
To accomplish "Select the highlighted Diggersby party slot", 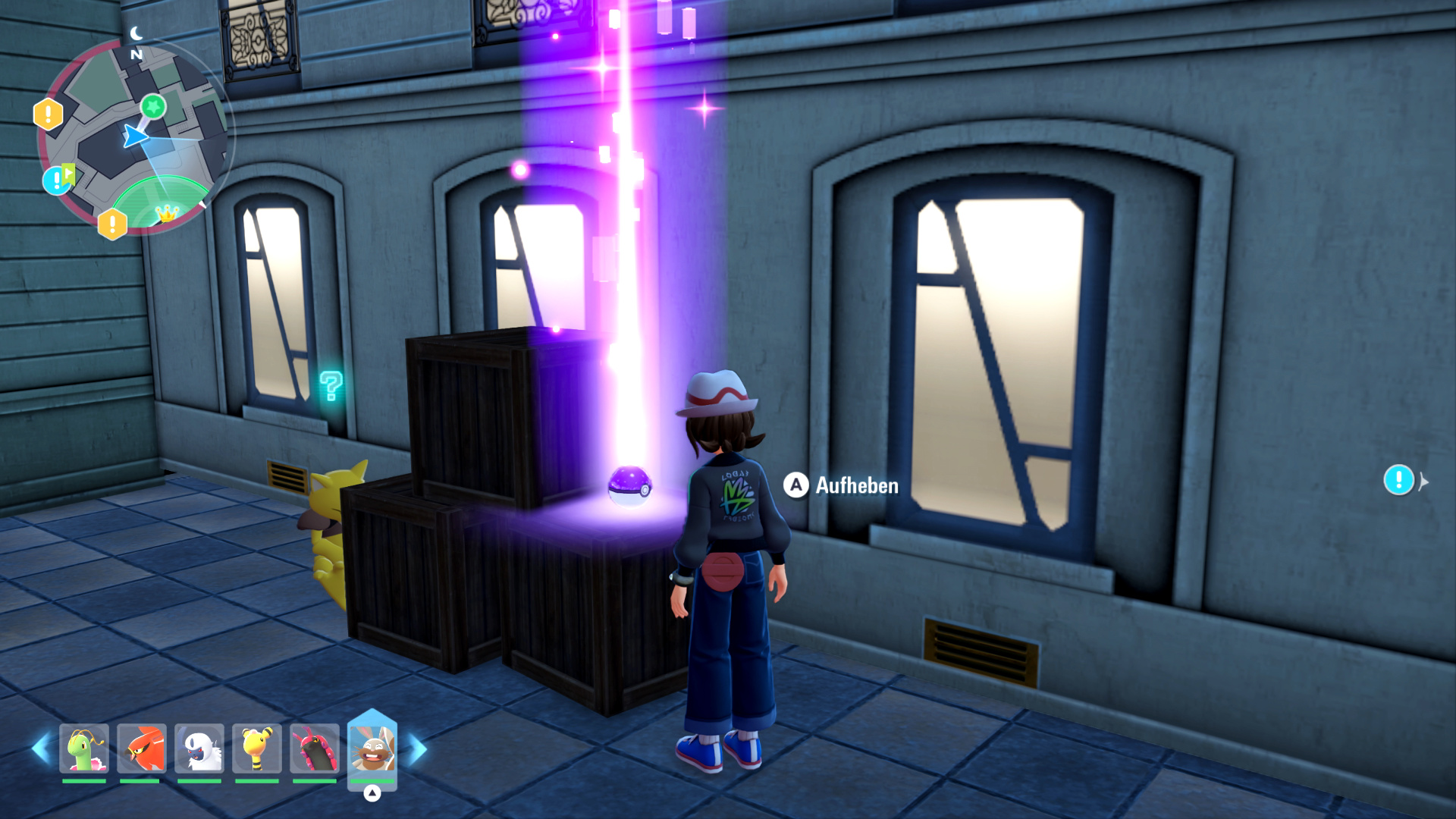I will coord(372,748).
